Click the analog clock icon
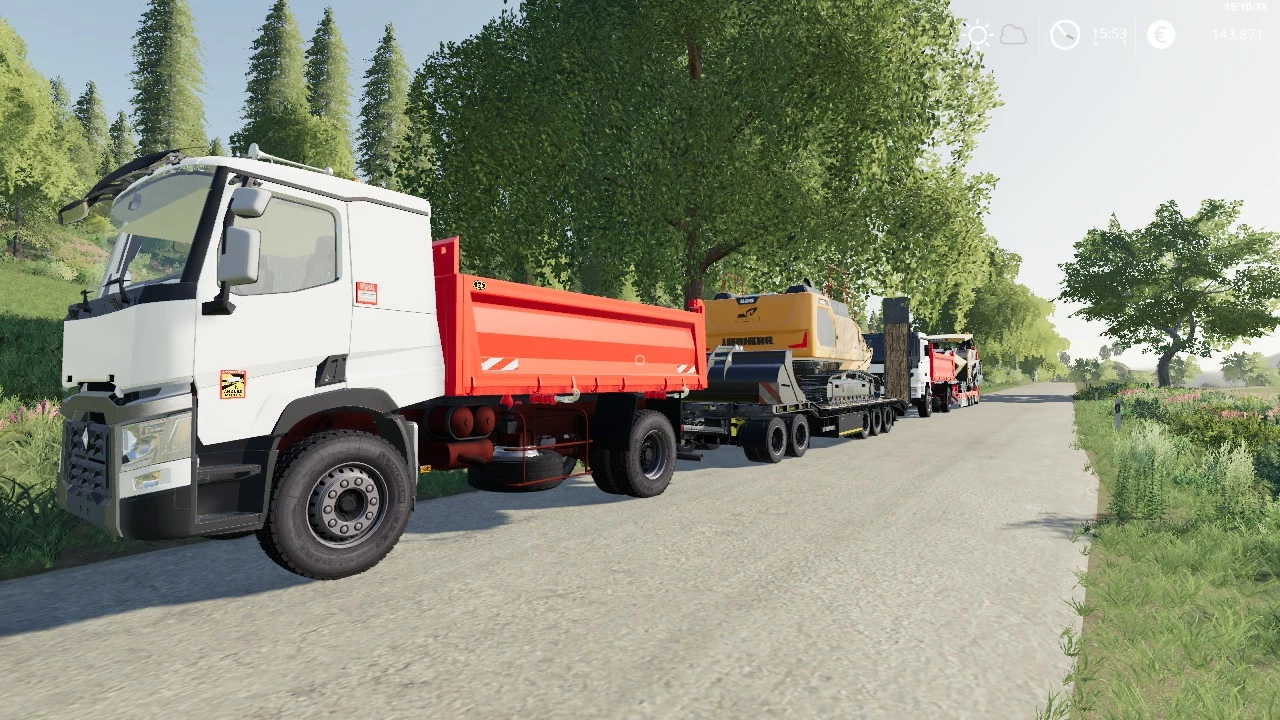 click(x=1064, y=33)
